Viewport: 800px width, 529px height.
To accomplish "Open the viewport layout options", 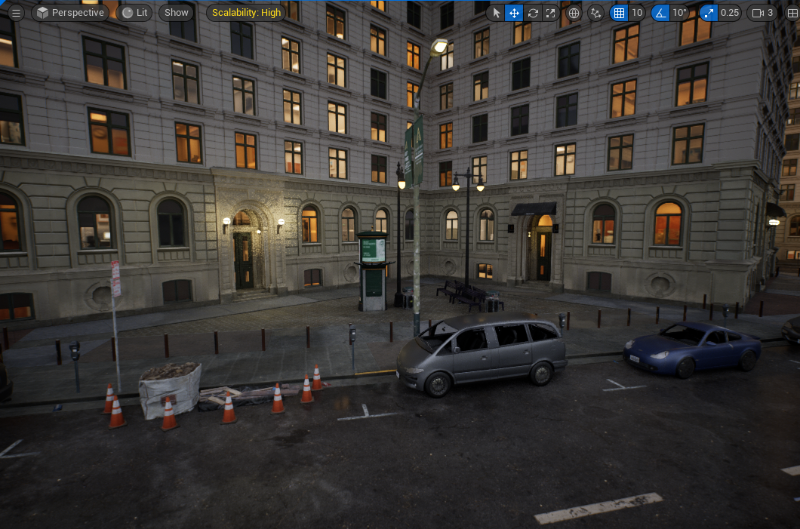I will tap(790, 13).
